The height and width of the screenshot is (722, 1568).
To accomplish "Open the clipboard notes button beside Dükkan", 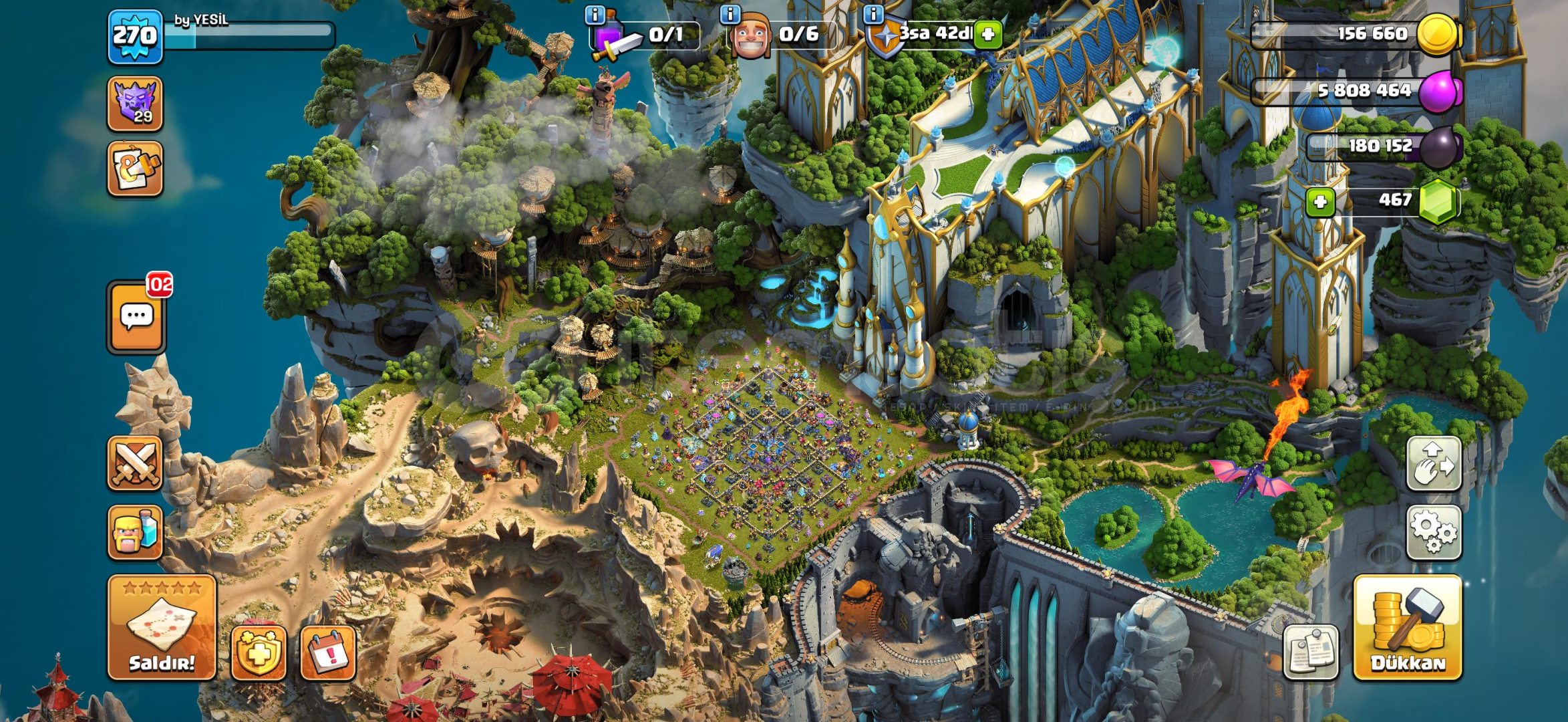I will tap(1311, 652).
